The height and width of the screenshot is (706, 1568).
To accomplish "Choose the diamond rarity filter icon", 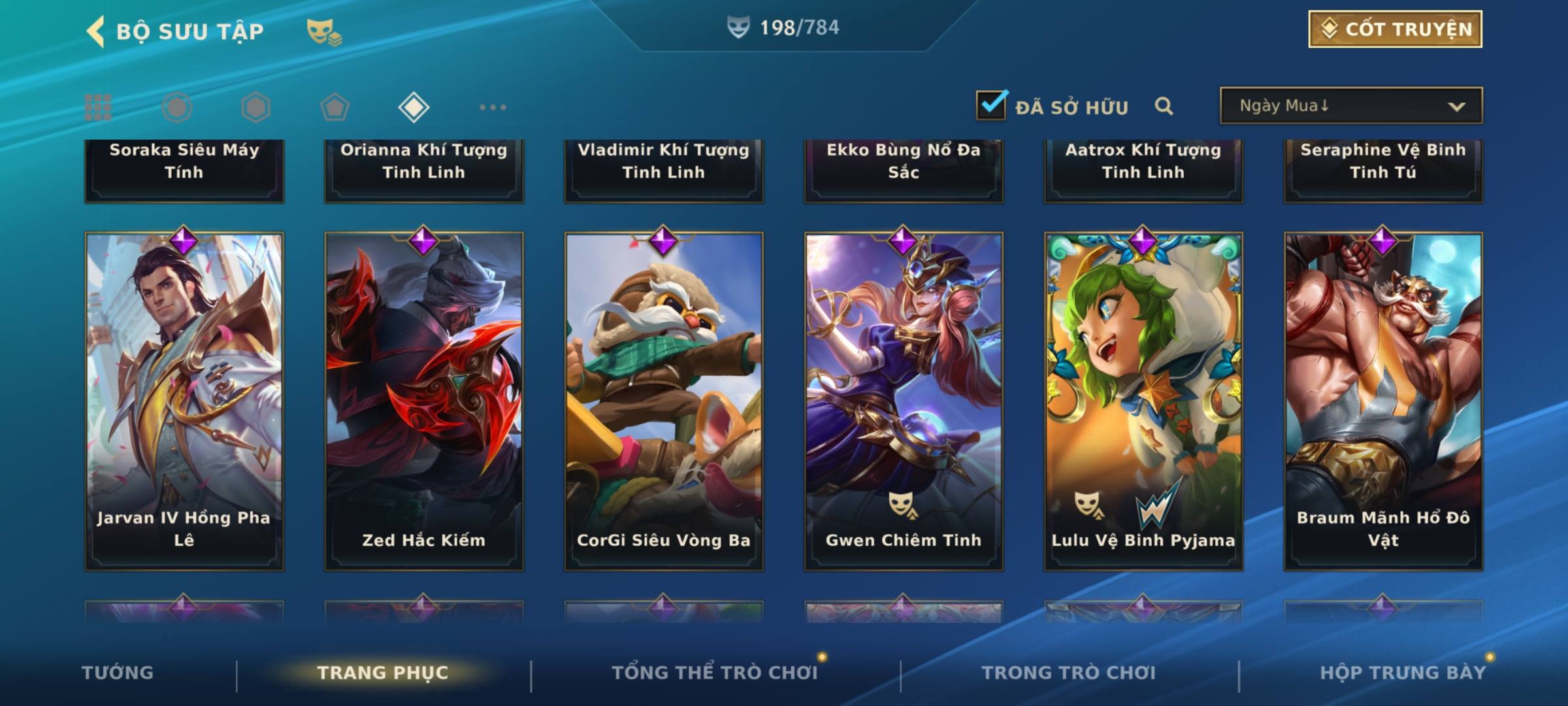I will 414,107.
